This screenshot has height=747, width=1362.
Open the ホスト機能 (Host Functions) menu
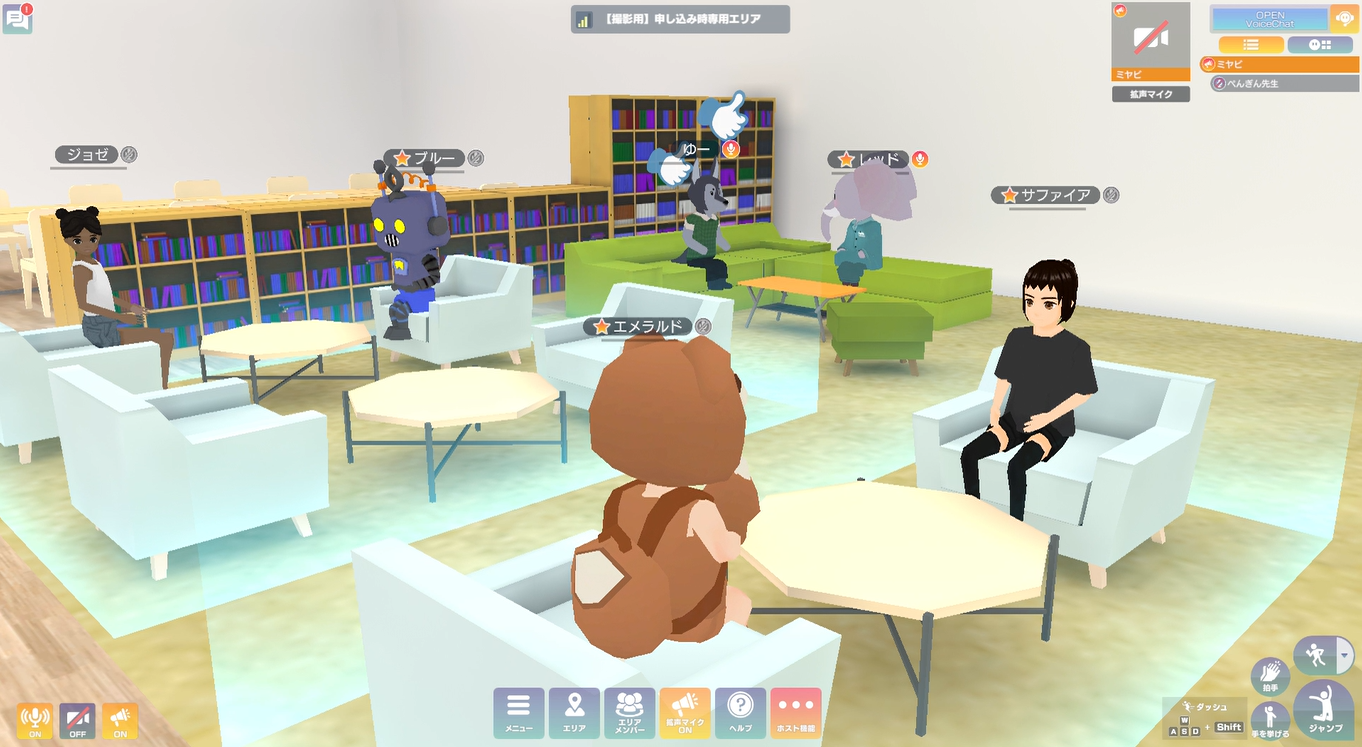coord(795,712)
